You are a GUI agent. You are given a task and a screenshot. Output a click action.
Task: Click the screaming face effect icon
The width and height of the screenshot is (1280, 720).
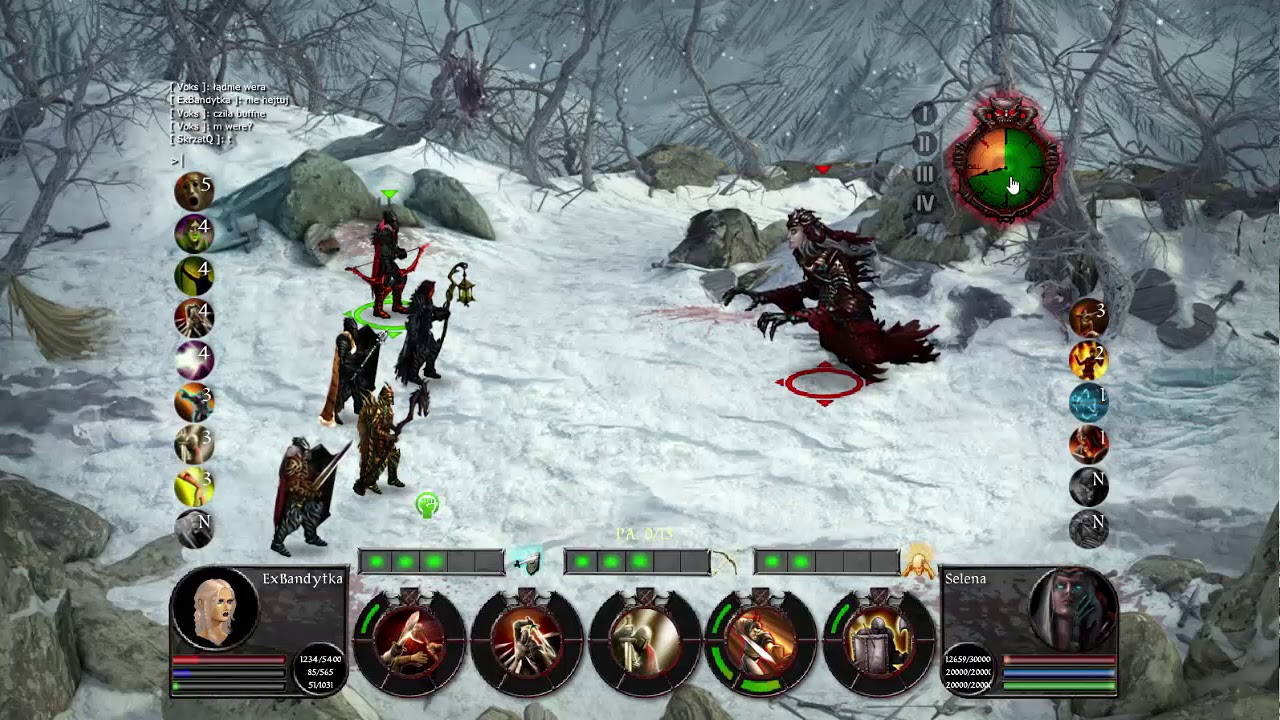click(x=194, y=191)
